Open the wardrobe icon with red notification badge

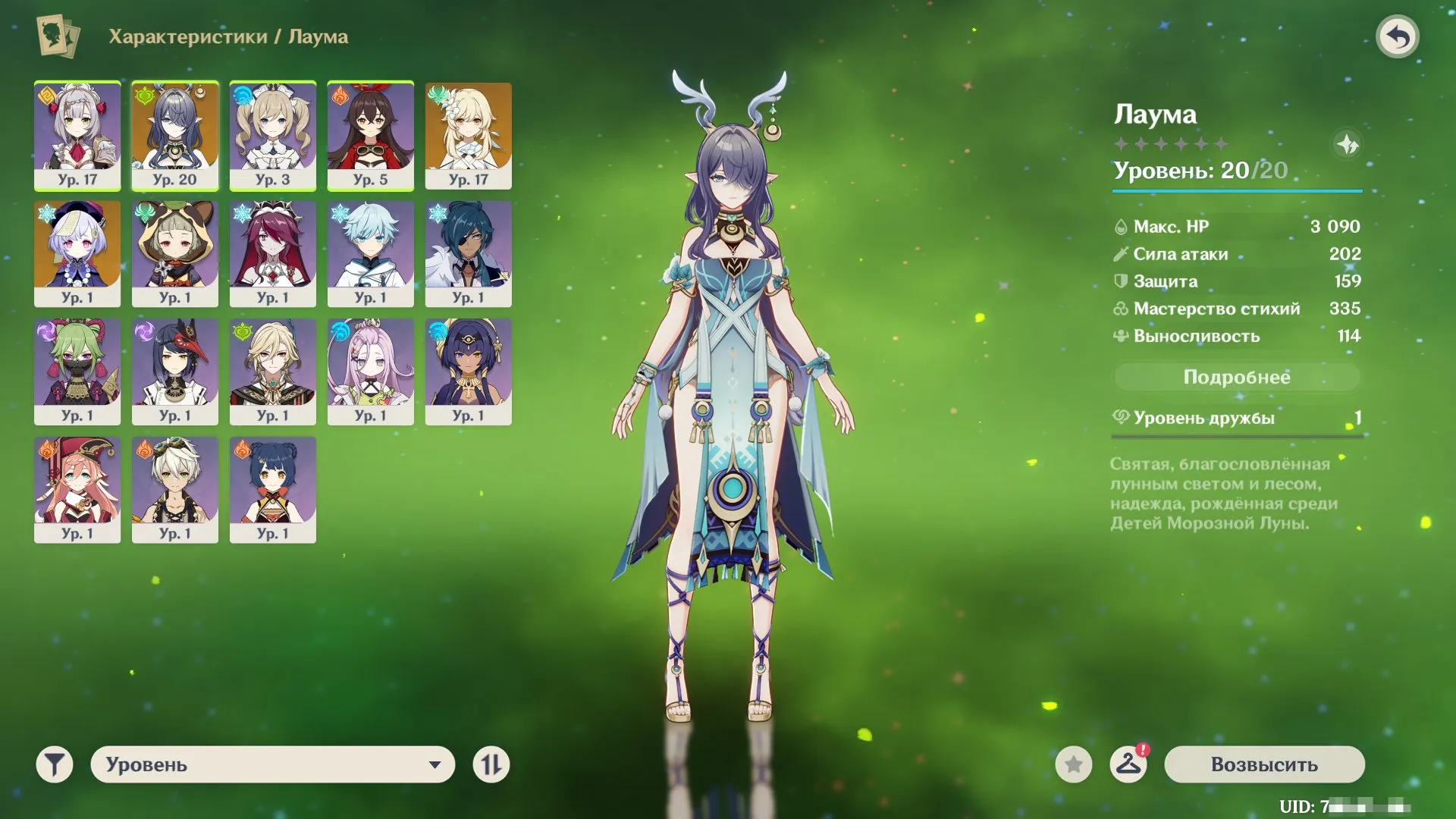tap(1128, 765)
